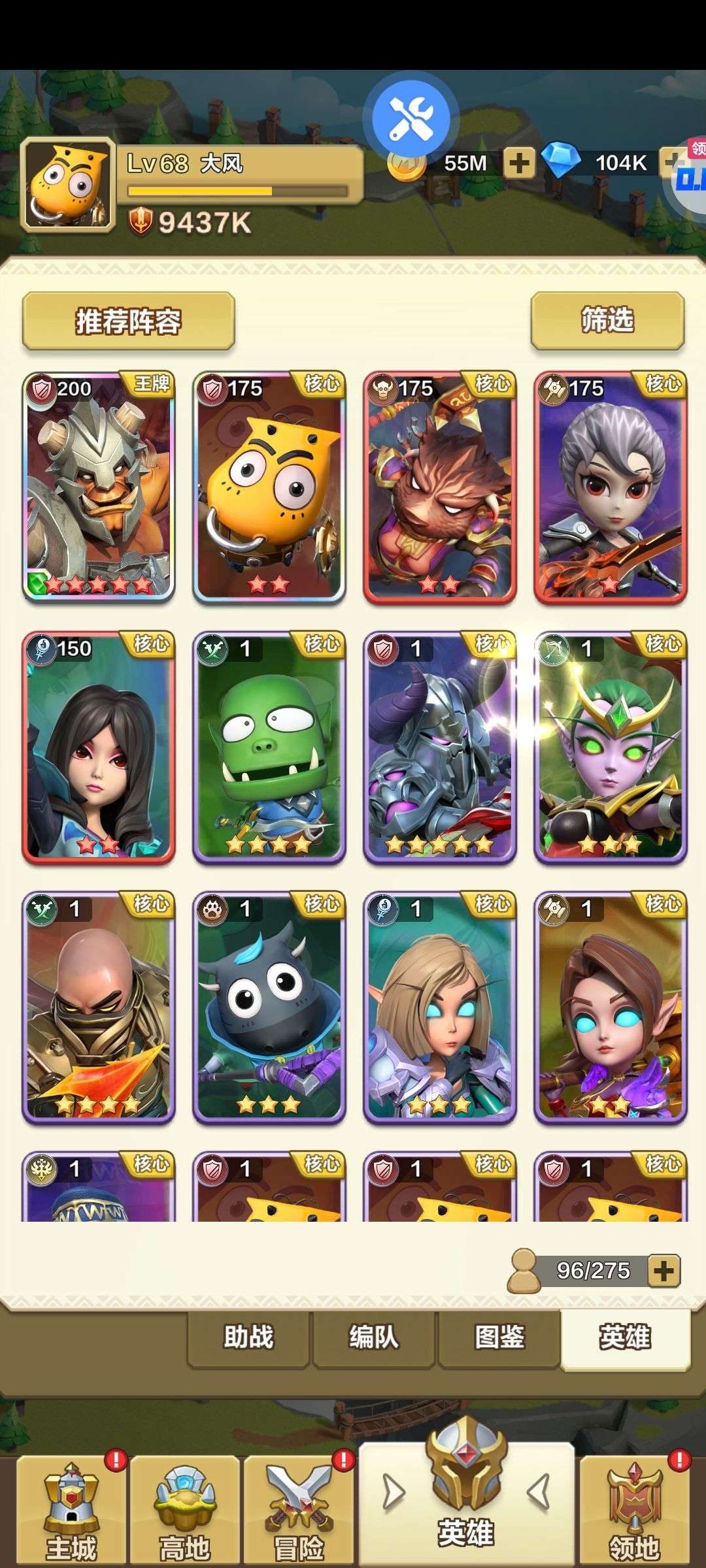Open the 图鉴 codex tab
This screenshot has height=1568, width=706.
(x=499, y=1337)
